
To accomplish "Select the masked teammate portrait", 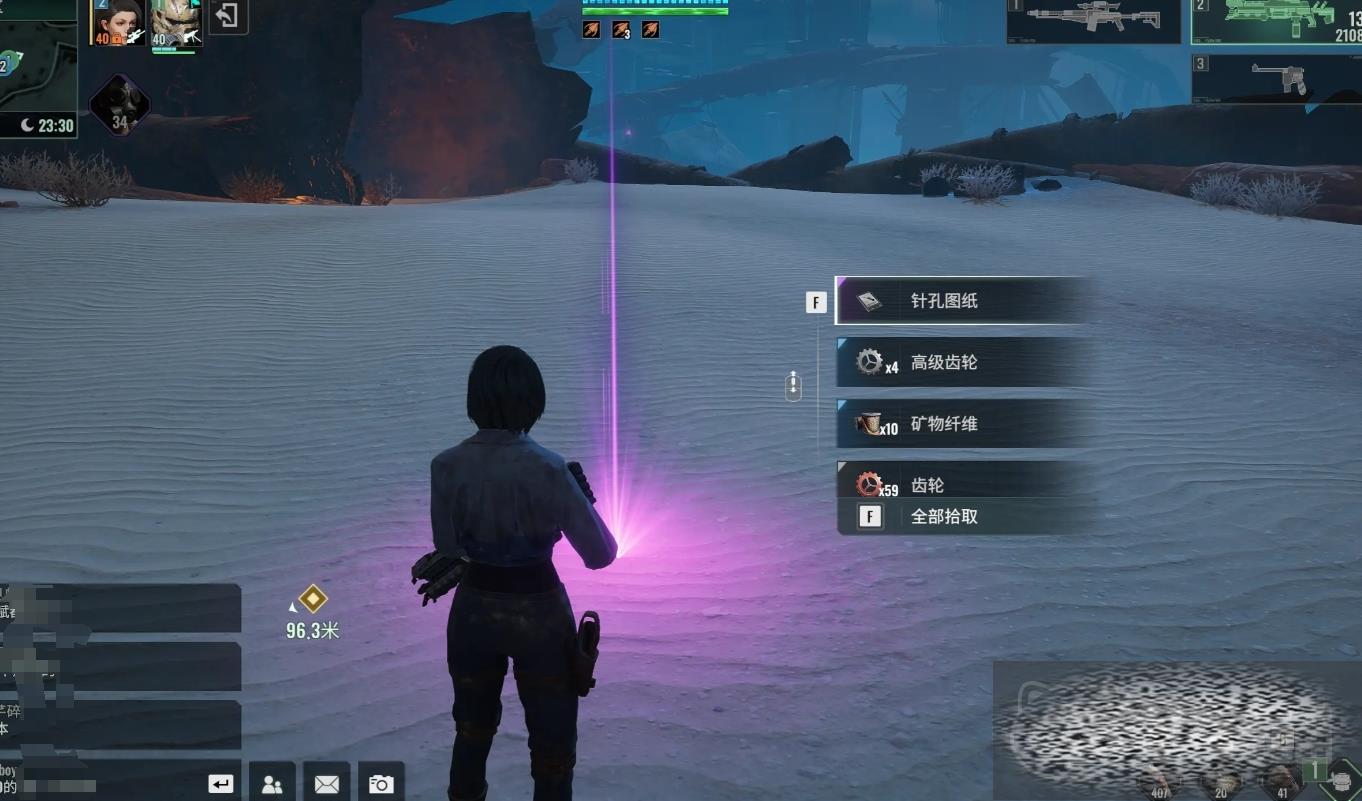I will pyautogui.click(x=176, y=22).
